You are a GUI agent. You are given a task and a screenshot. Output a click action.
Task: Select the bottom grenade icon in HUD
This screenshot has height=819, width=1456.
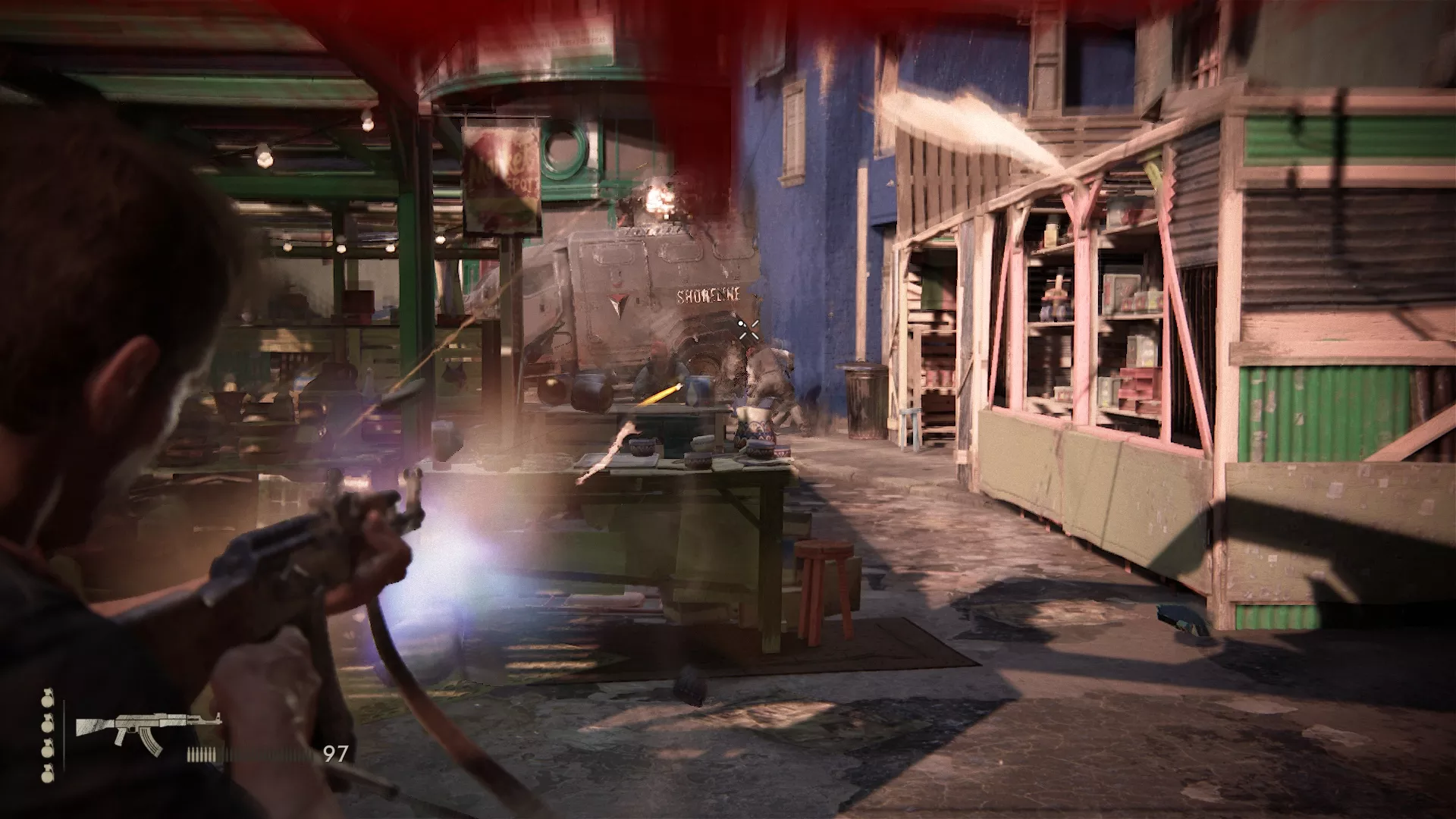point(47,774)
